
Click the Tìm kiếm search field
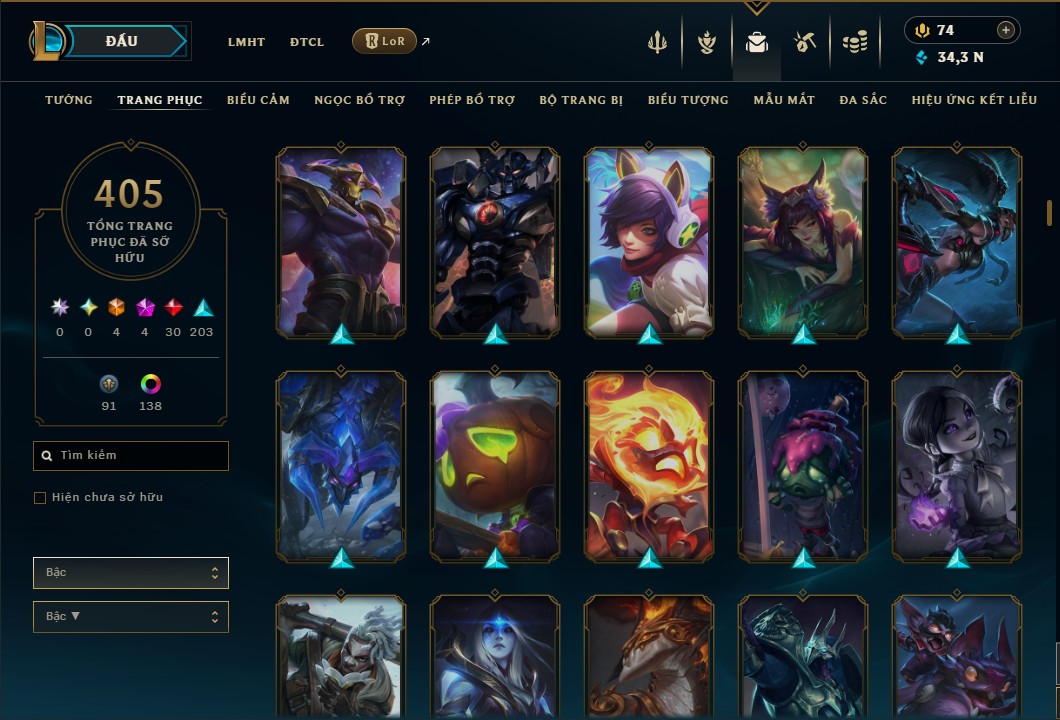131,456
